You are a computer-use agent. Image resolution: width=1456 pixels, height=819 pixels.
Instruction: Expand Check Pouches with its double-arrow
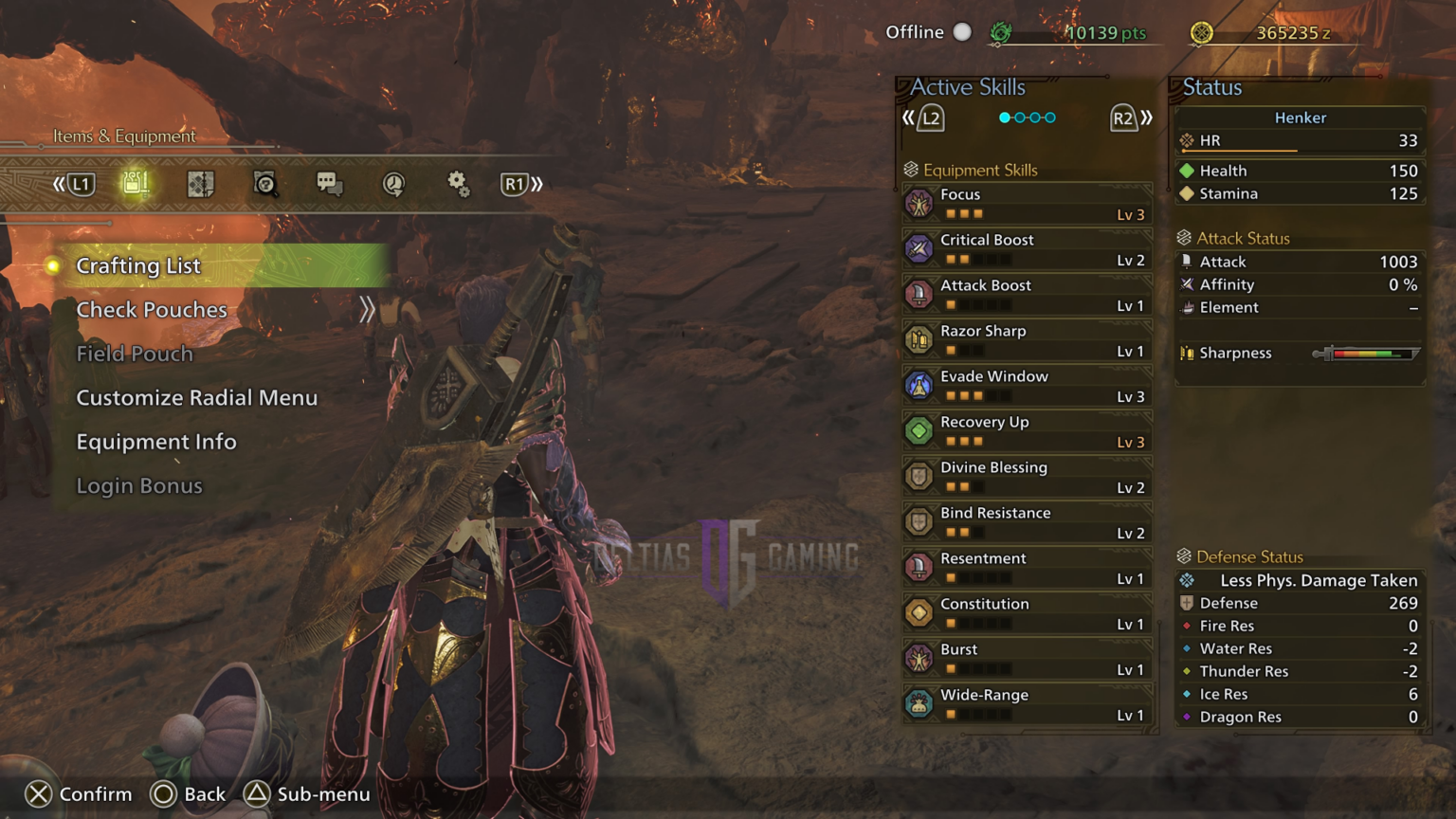367,308
